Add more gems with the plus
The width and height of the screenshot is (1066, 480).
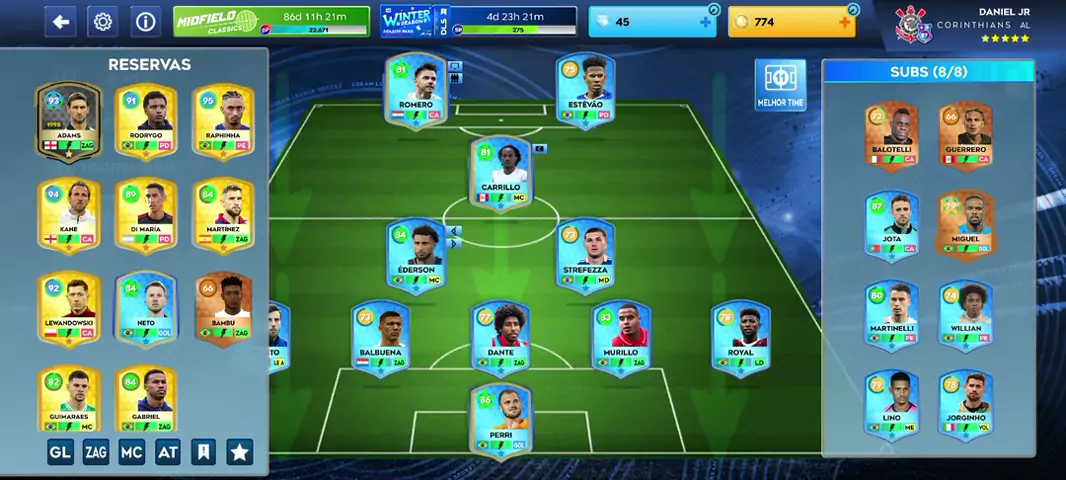click(705, 22)
